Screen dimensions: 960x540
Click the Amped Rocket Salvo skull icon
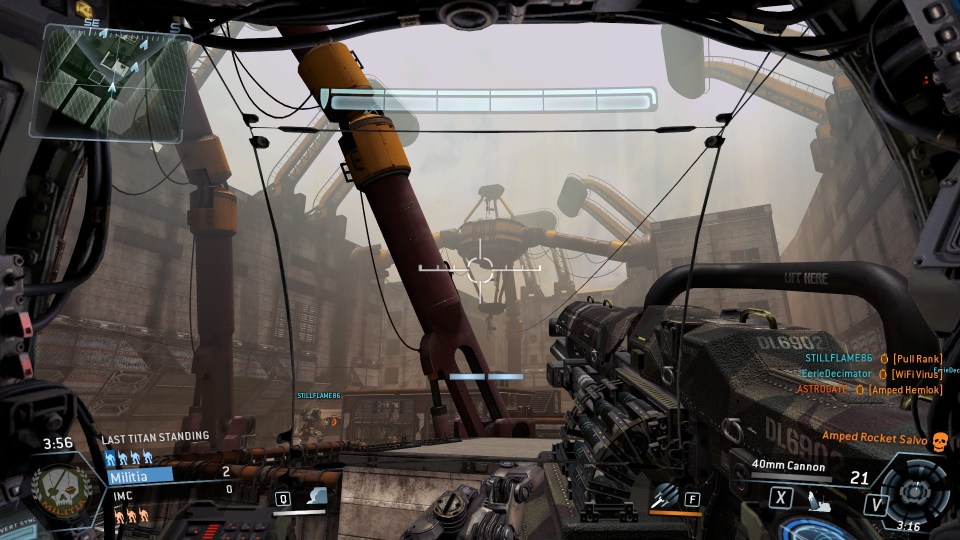point(939,439)
